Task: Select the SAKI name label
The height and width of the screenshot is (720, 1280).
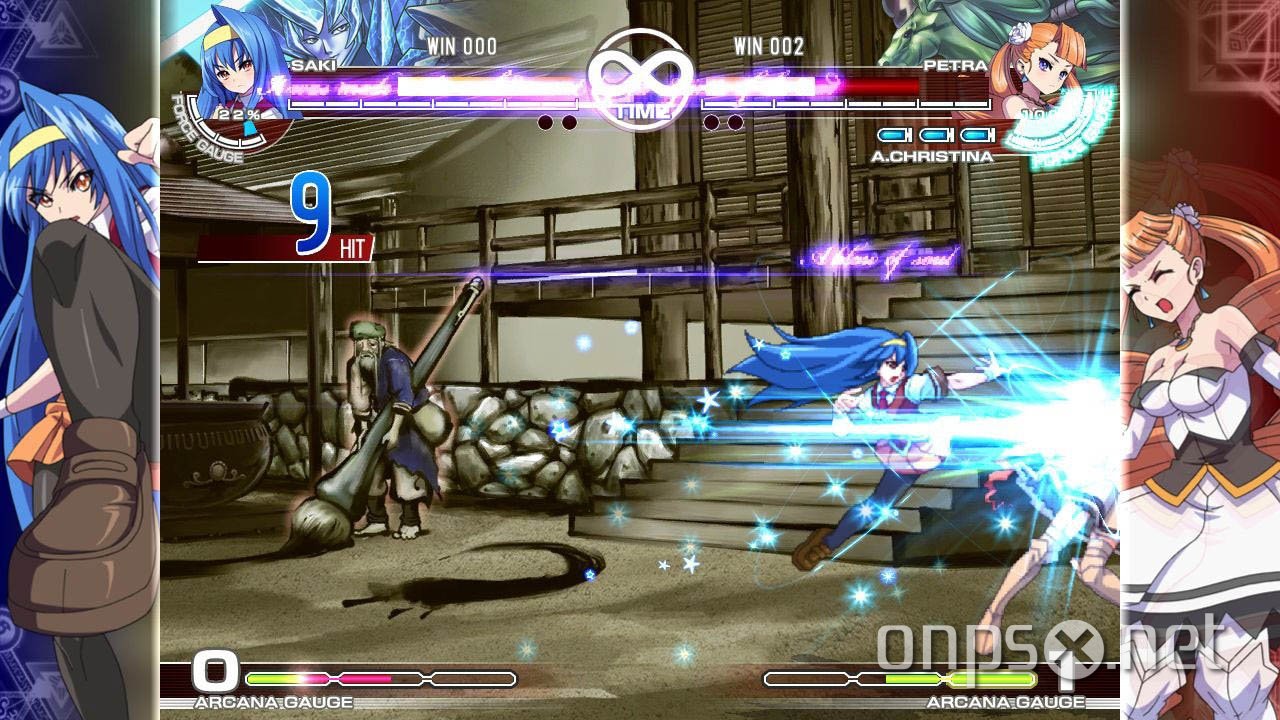Action: pos(312,62)
